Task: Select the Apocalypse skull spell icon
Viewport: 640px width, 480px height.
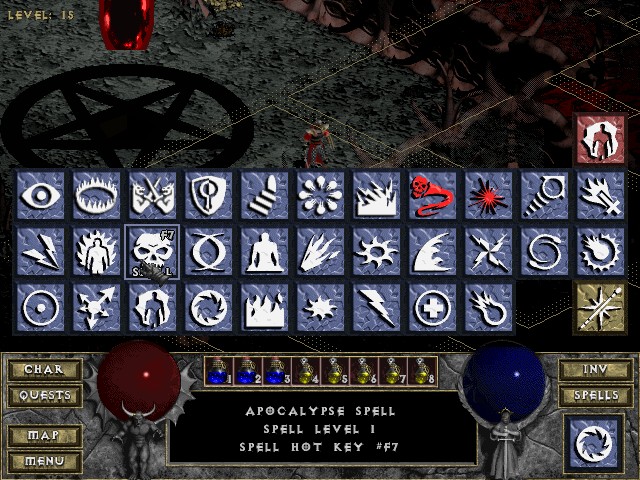Action: click(x=152, y=251)
